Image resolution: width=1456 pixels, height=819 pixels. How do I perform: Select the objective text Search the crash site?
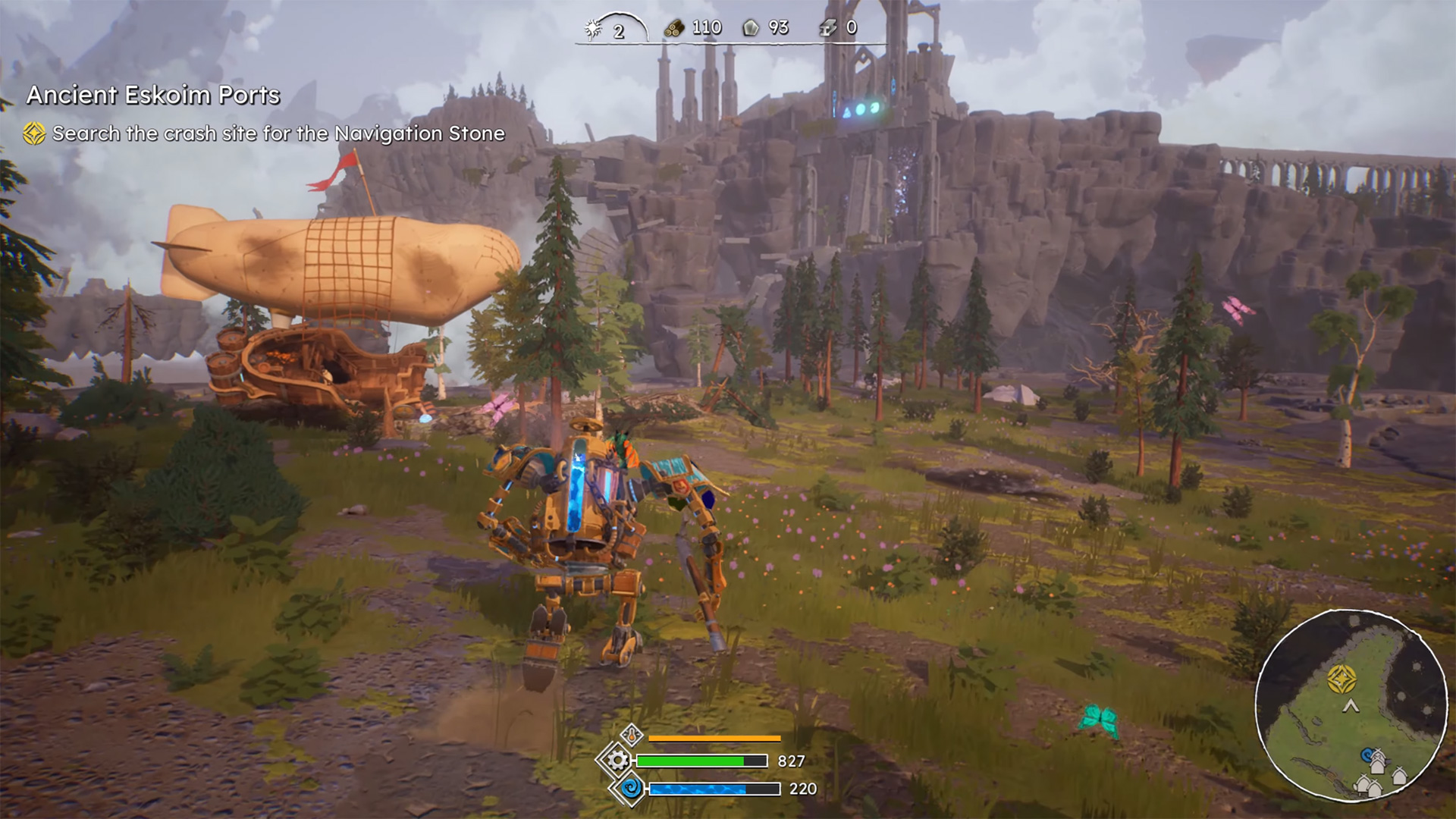277,133
